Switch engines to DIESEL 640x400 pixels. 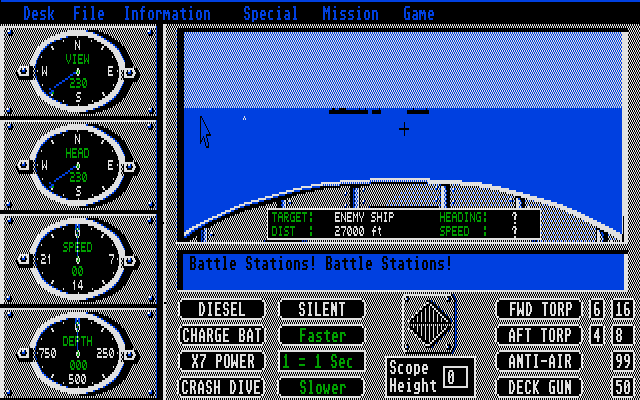222,310
